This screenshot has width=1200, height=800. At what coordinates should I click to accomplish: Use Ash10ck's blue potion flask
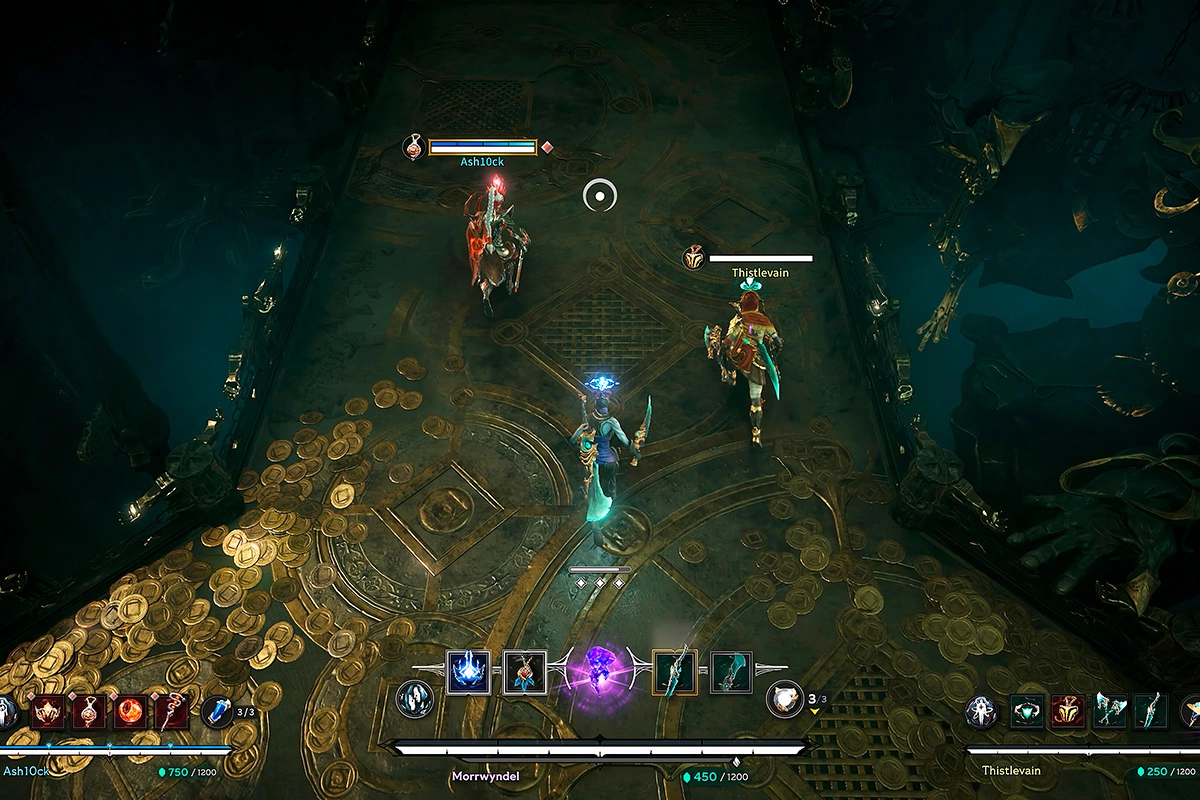[217, 711]
